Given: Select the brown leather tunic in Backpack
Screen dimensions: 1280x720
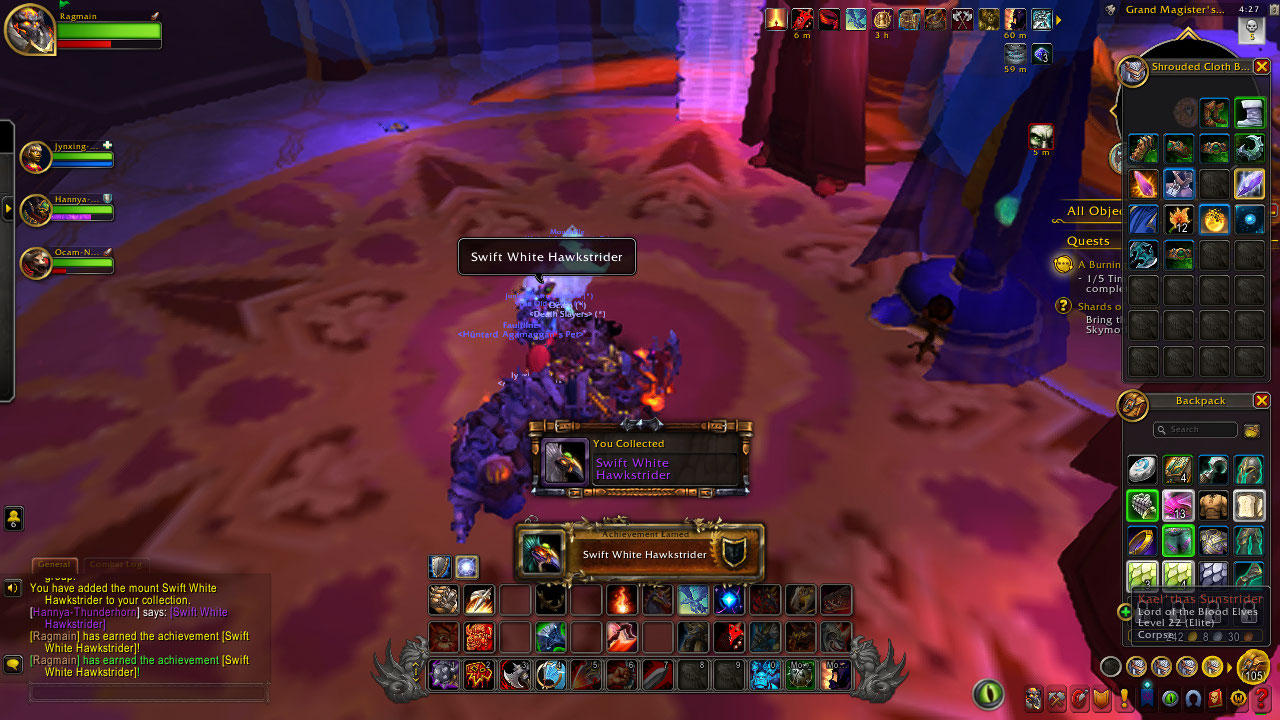Looking at the screenshot, I should pos(1213,505).
